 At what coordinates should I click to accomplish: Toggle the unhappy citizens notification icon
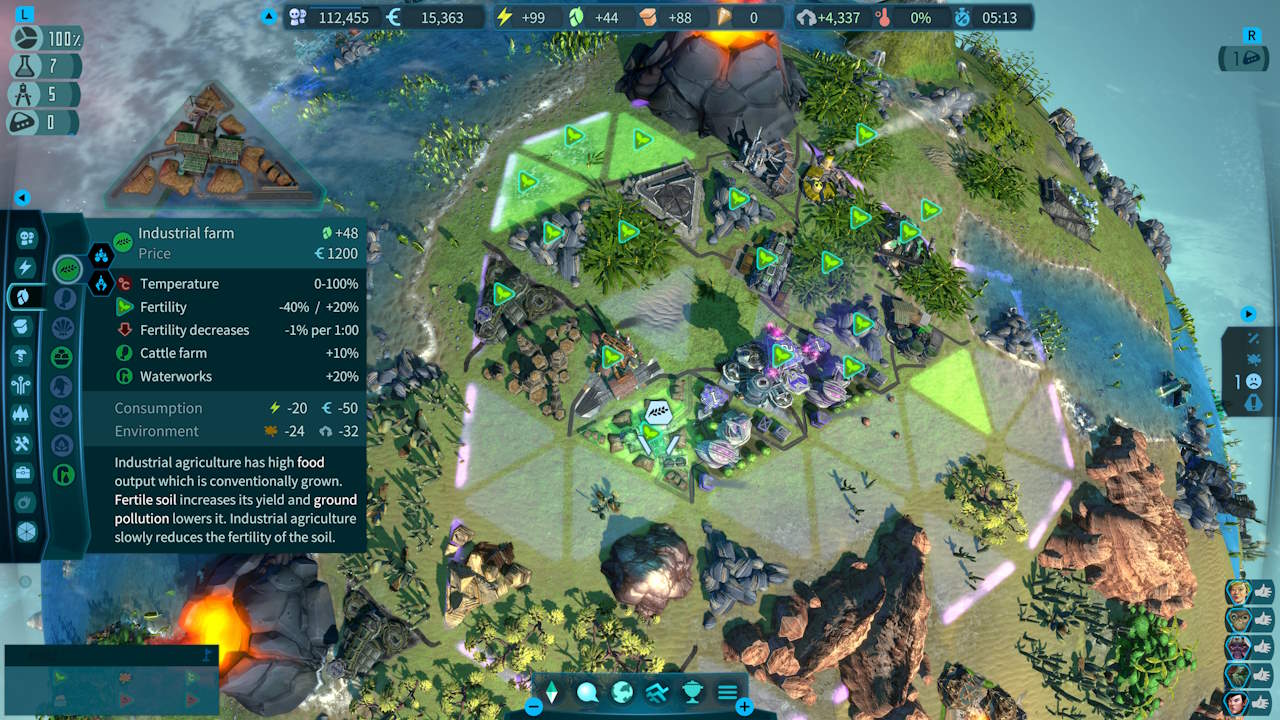[x=1254, y=380]
